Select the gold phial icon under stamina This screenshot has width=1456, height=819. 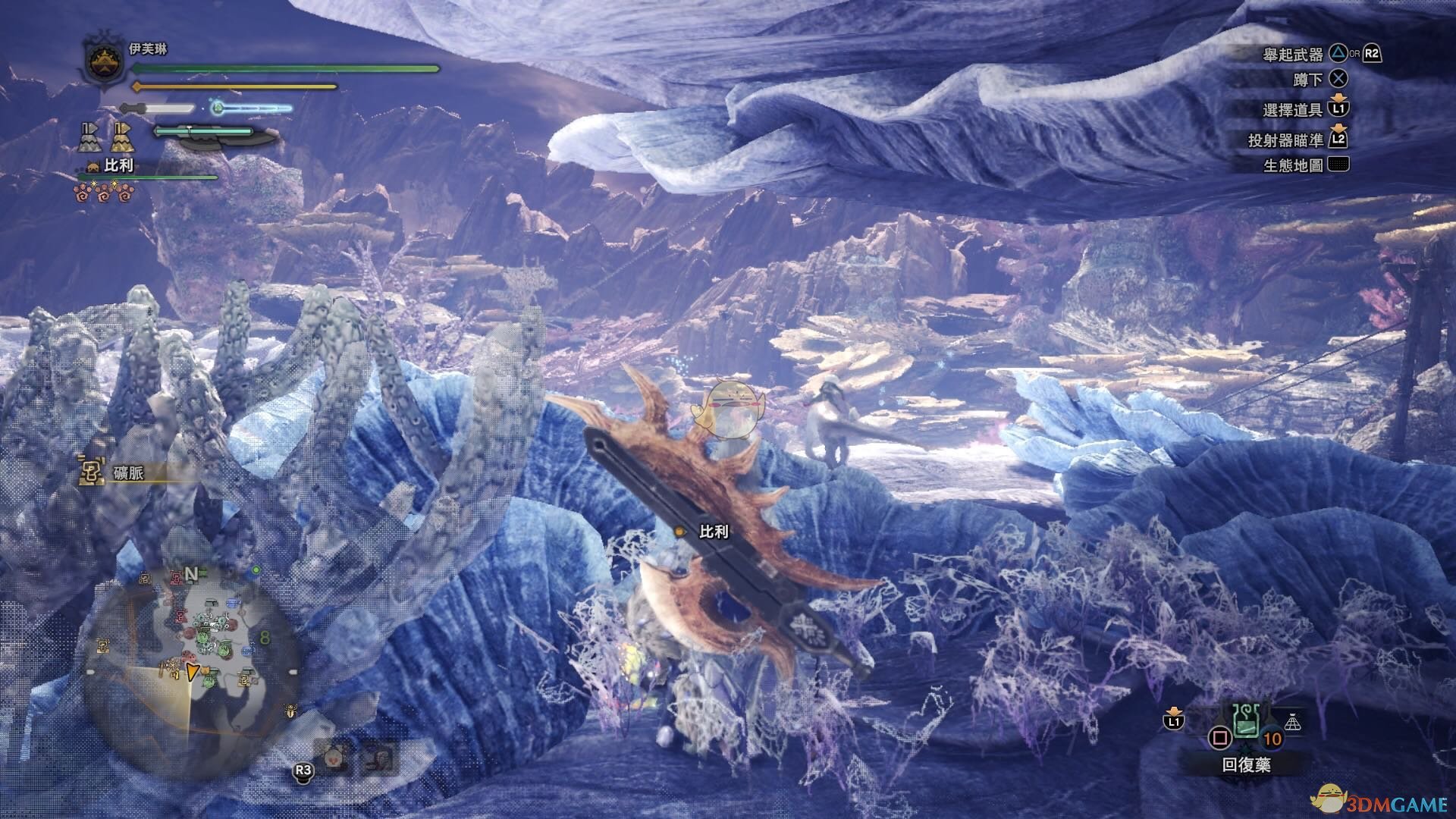click(x=122, y=138)
